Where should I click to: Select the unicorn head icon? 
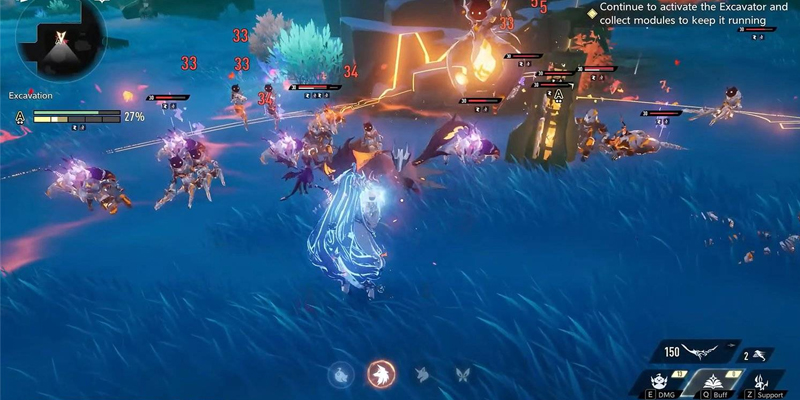(x=423, y=374)
